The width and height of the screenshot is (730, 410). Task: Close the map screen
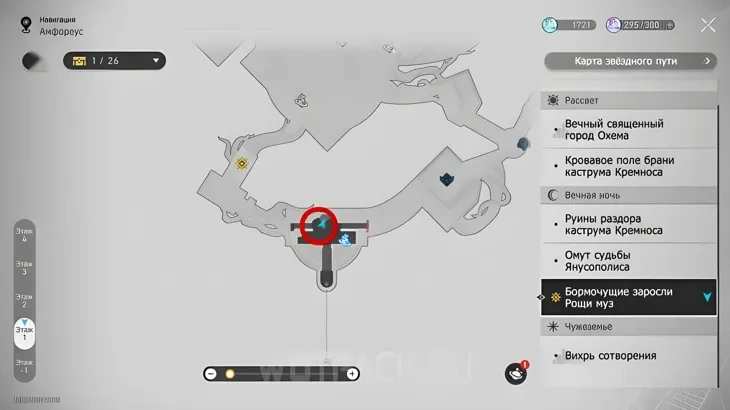point(708,26)
